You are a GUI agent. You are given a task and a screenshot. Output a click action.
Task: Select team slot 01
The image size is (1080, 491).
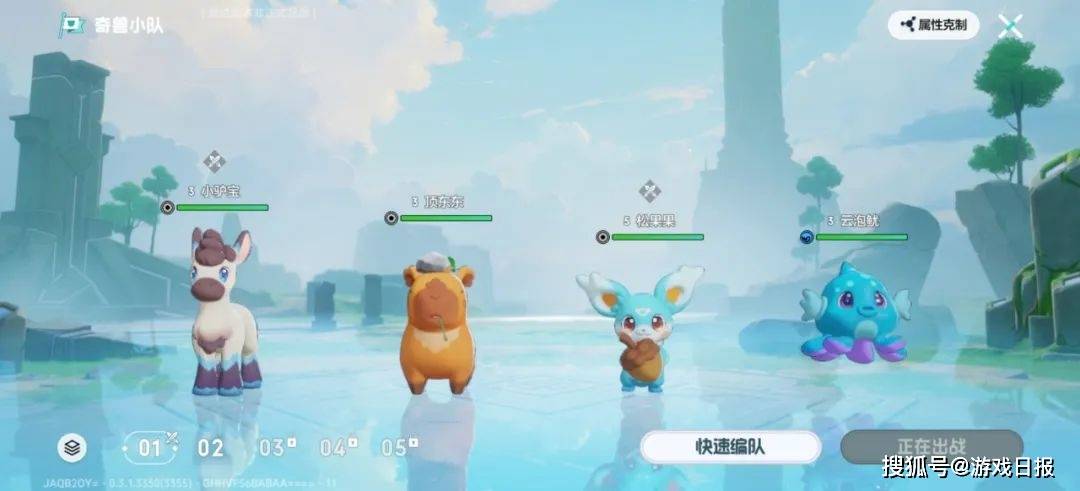coord(151,447)
